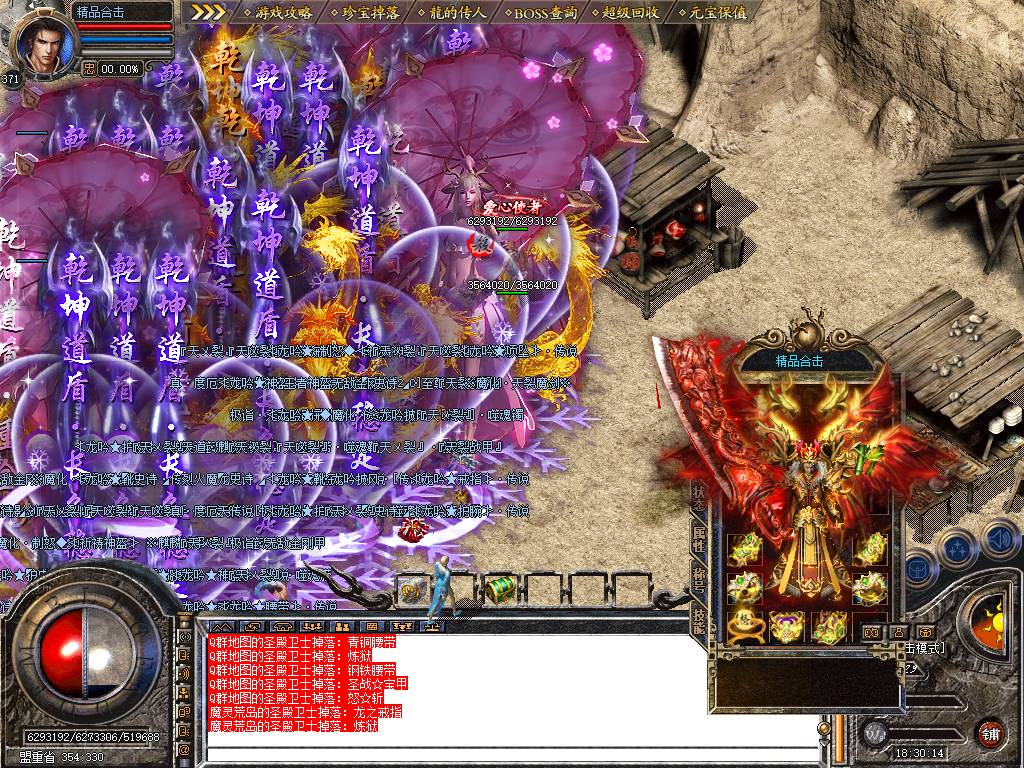Select the green treasure chest hotbar slot
The width and height of the screenshot is (1024, 768).
pyautogui.click(x=498, y=590)
